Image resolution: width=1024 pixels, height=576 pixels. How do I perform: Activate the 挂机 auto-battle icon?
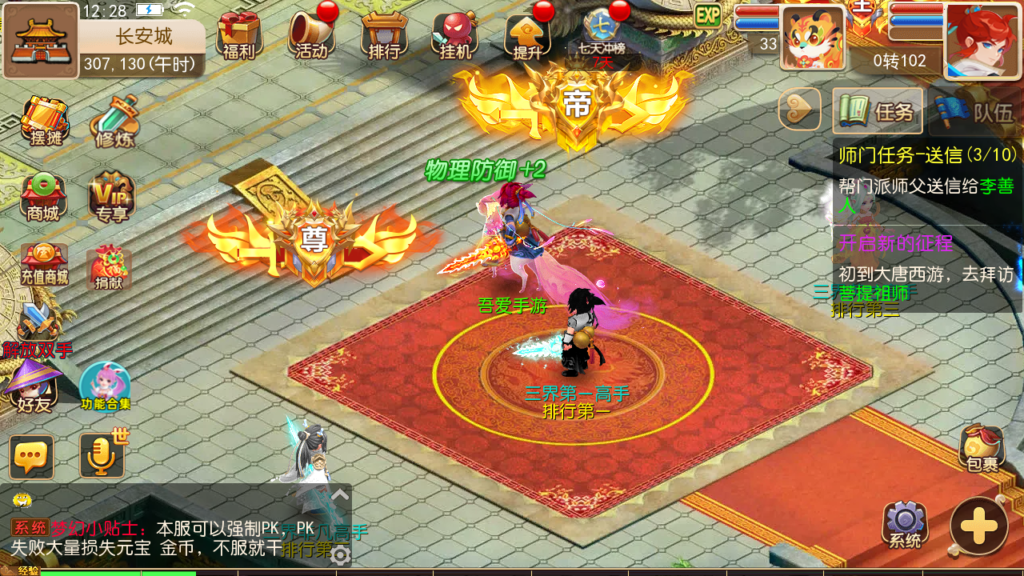(x=455, y=34)
